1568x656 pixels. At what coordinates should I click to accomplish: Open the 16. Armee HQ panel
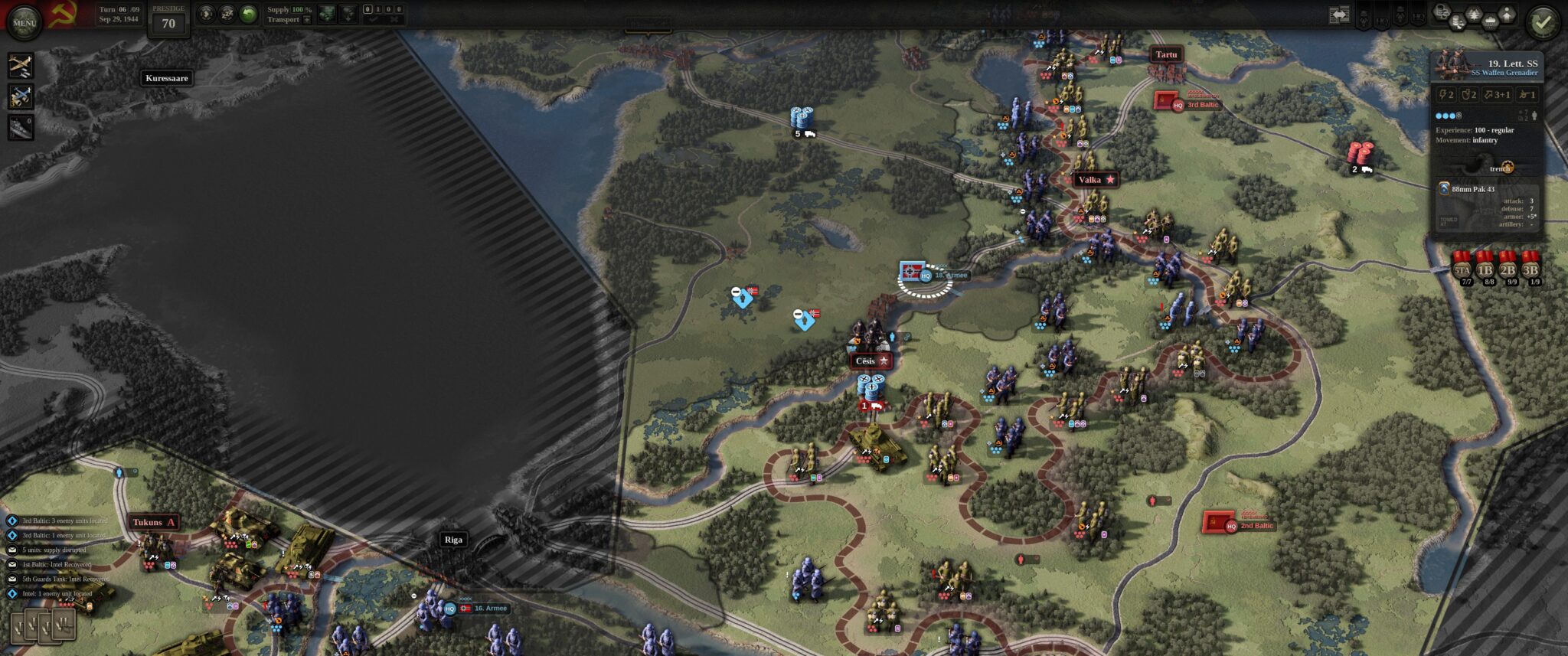(x=449, y=609)
